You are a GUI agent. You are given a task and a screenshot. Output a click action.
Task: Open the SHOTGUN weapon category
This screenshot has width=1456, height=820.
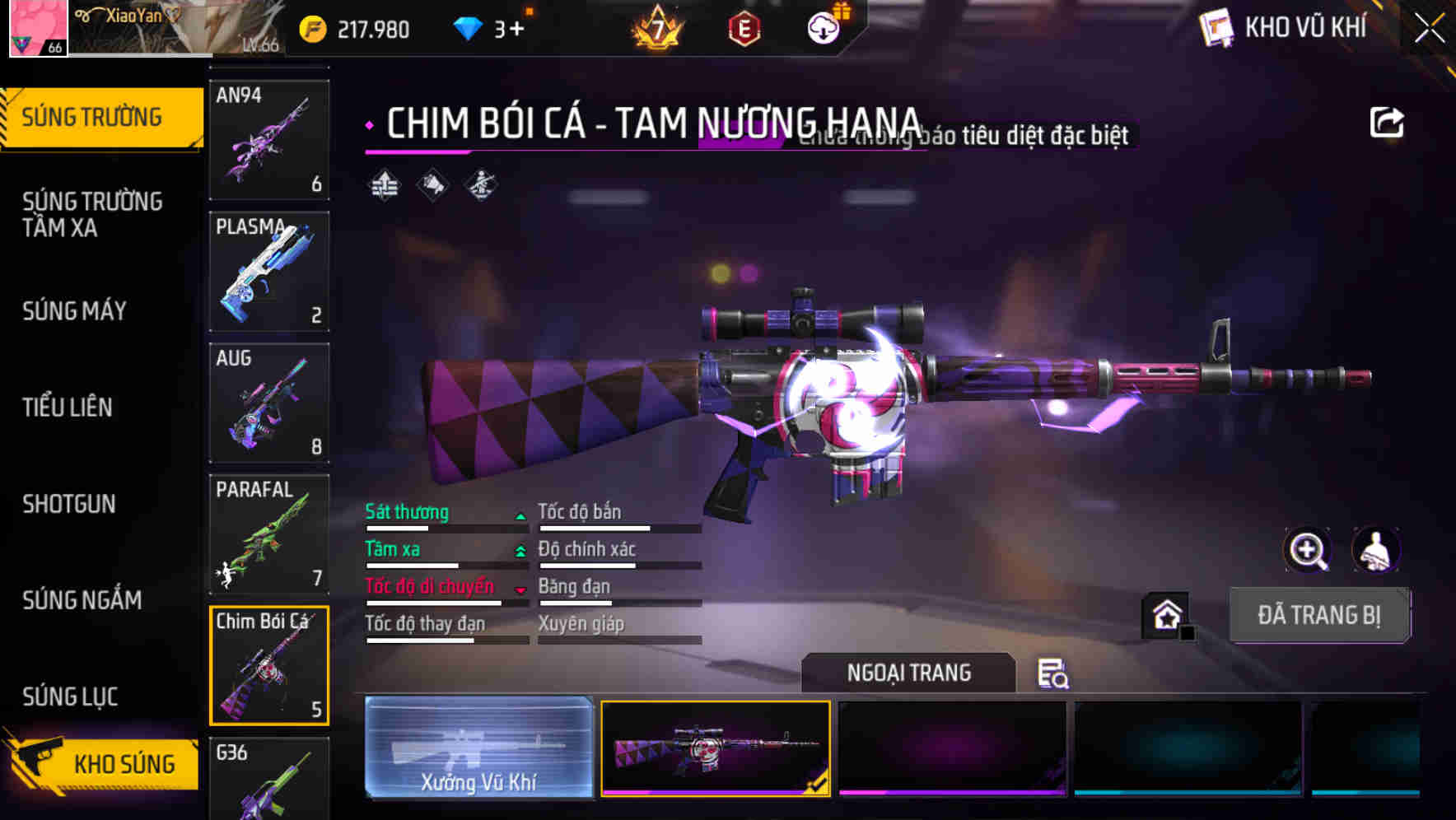[69, 504]
